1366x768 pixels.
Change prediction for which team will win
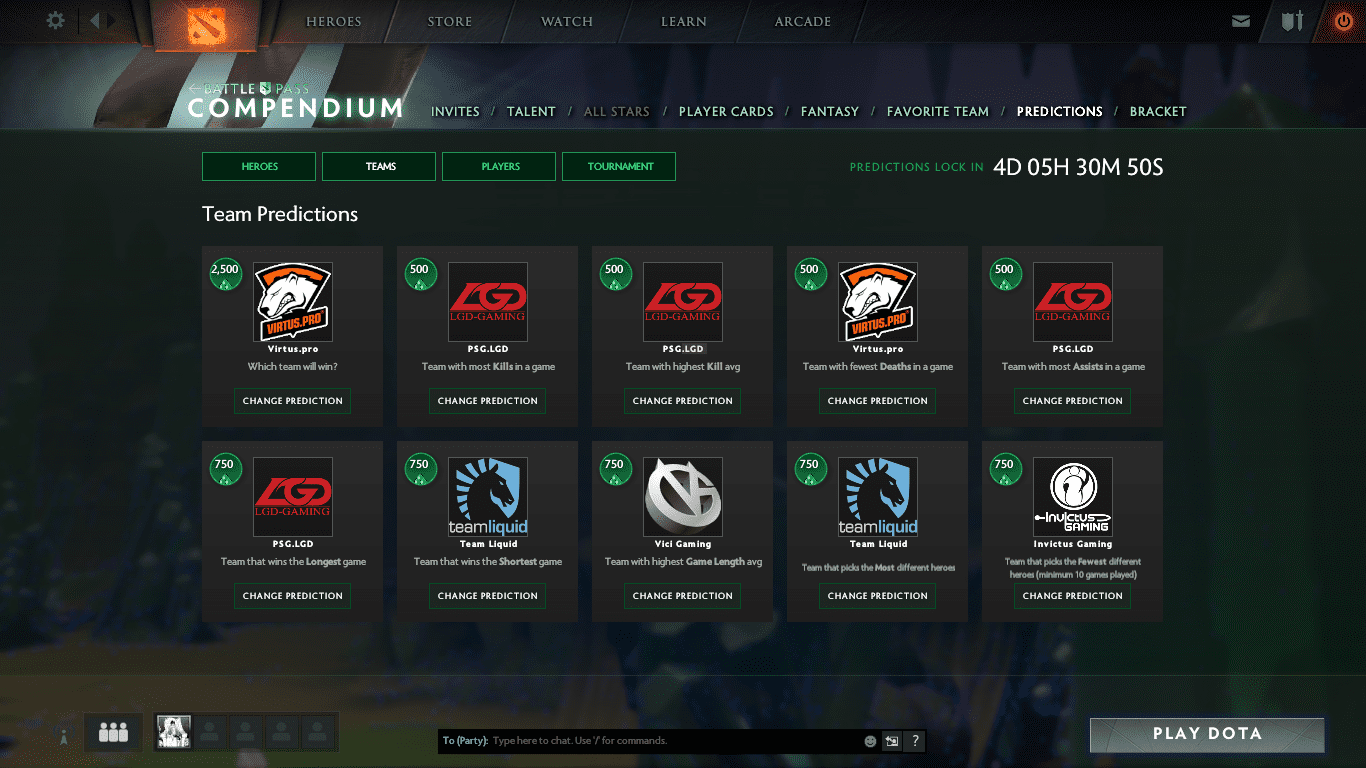[292, 401]
